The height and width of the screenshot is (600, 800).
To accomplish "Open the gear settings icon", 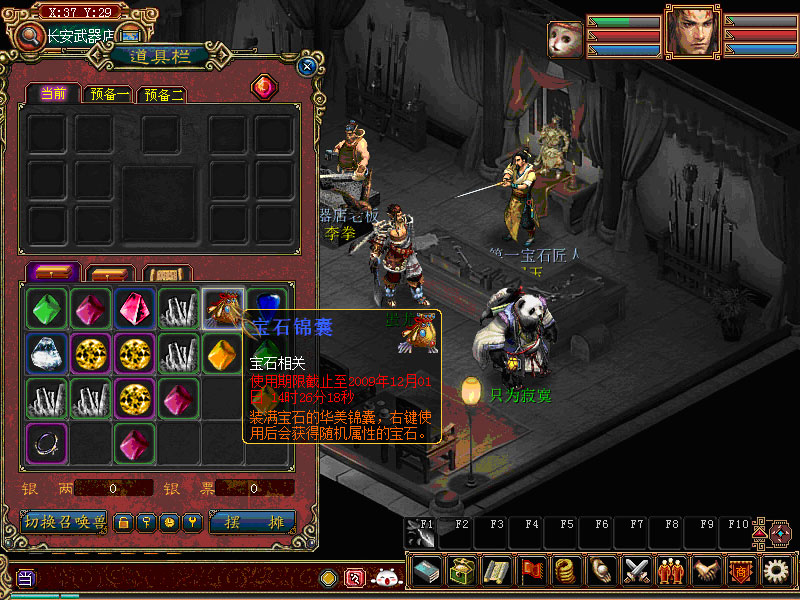I will [x=775, y=571].
